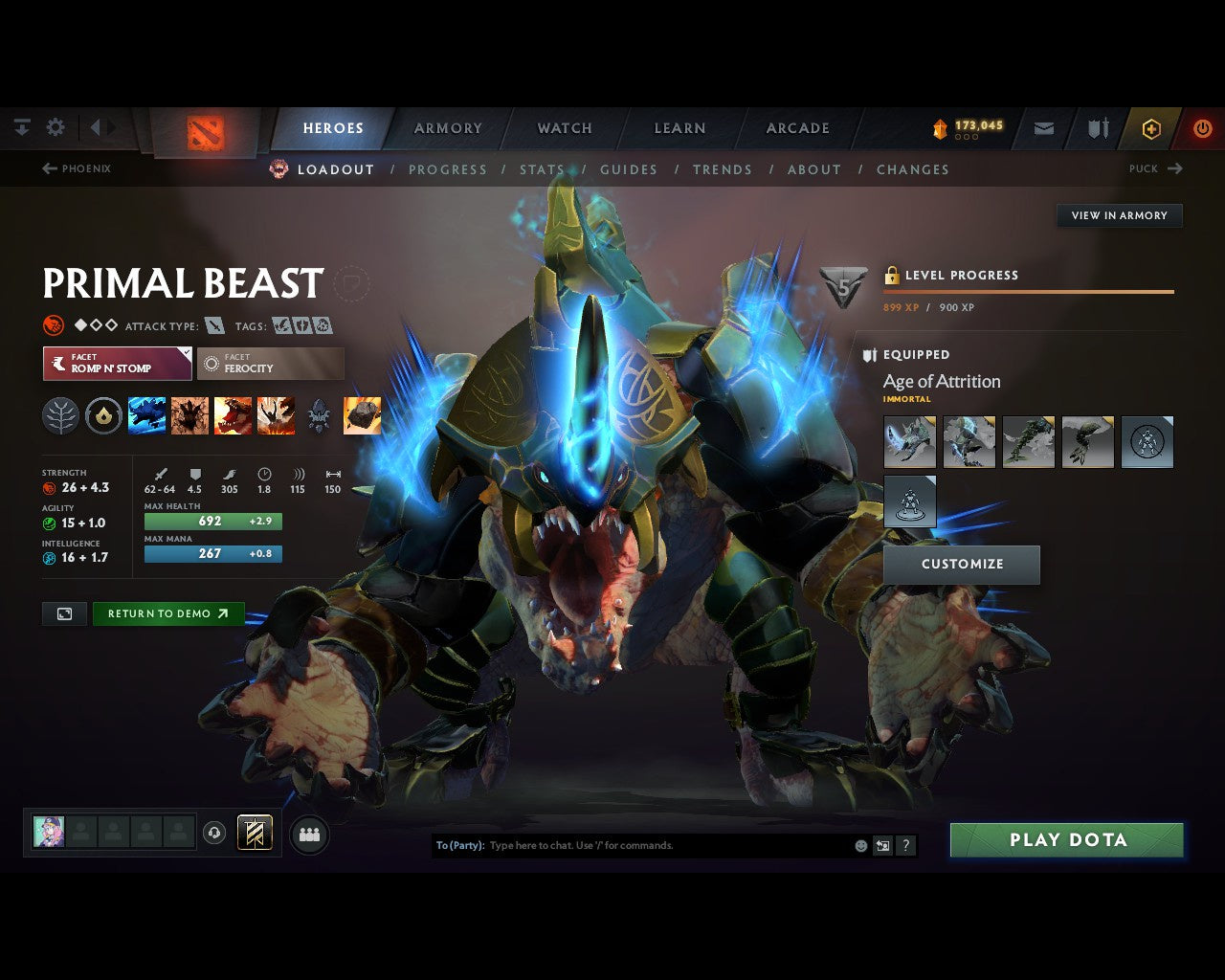Viewport: 1225px width, 980px height.
Task: Open View in Armory
Action: tap(1119, 215)
